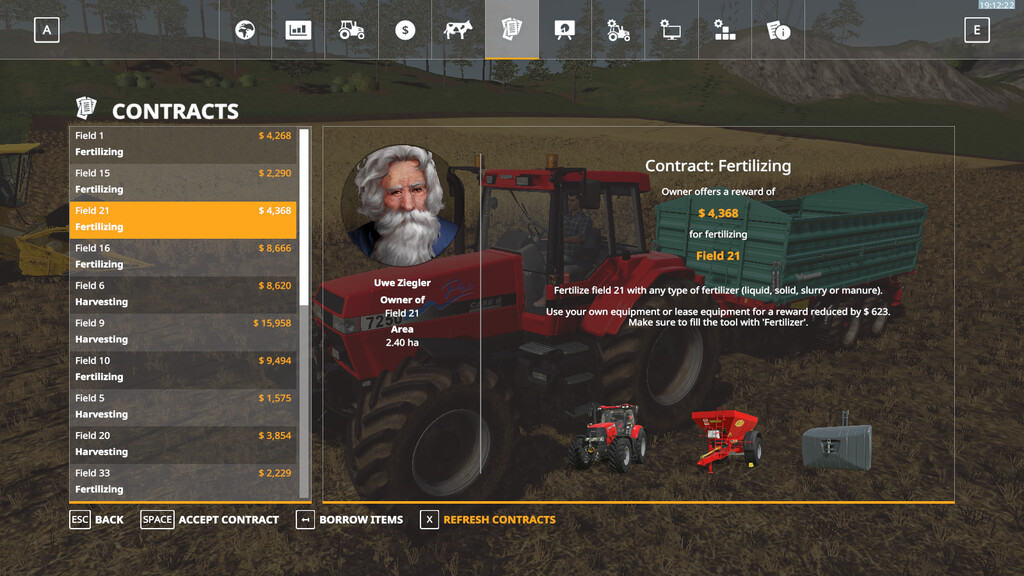This screenshot has width=1024, height=576.
Task: Borrow items for the contract
Action: pyautogui.click(x=350, y=520)
